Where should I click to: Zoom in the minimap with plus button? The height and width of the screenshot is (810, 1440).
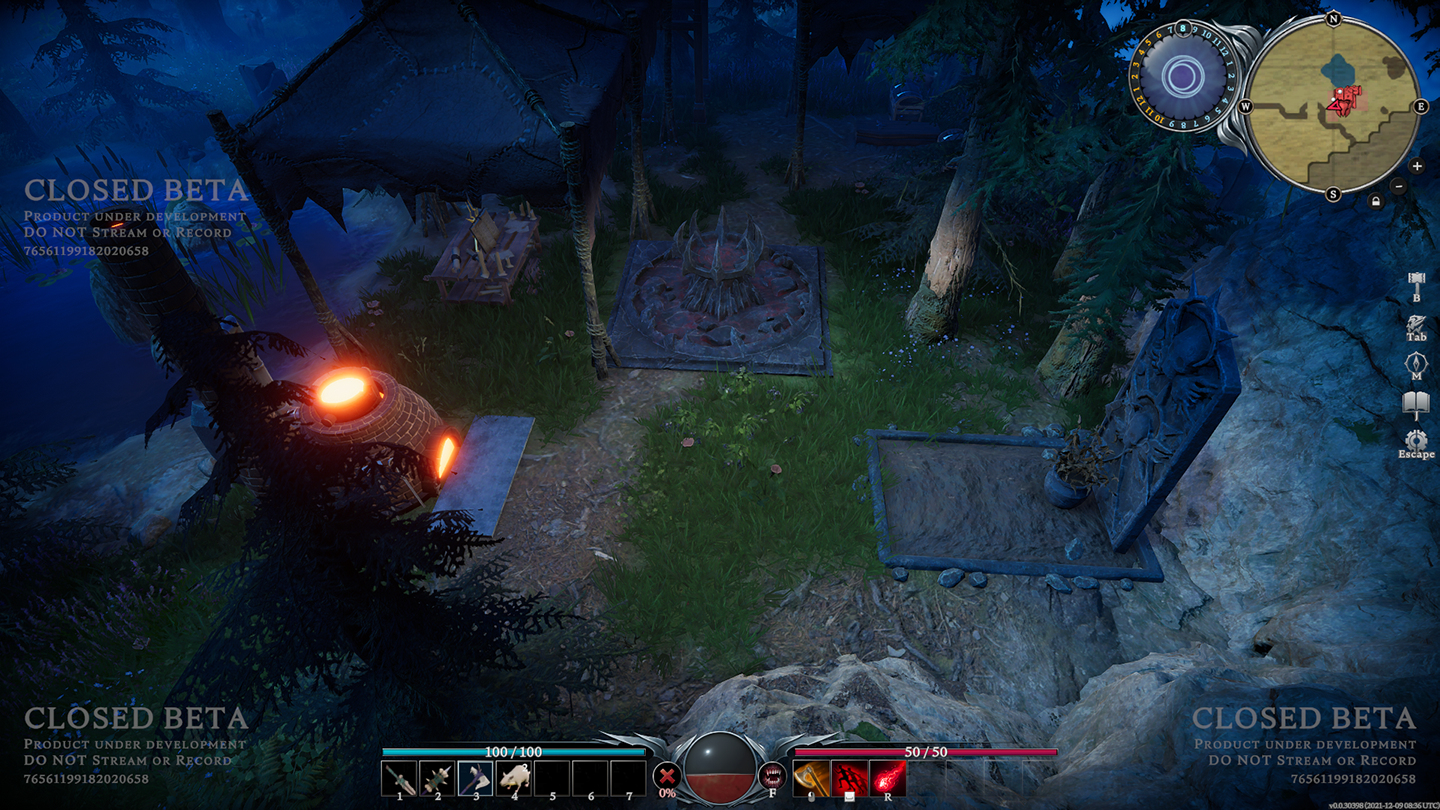1417,166
